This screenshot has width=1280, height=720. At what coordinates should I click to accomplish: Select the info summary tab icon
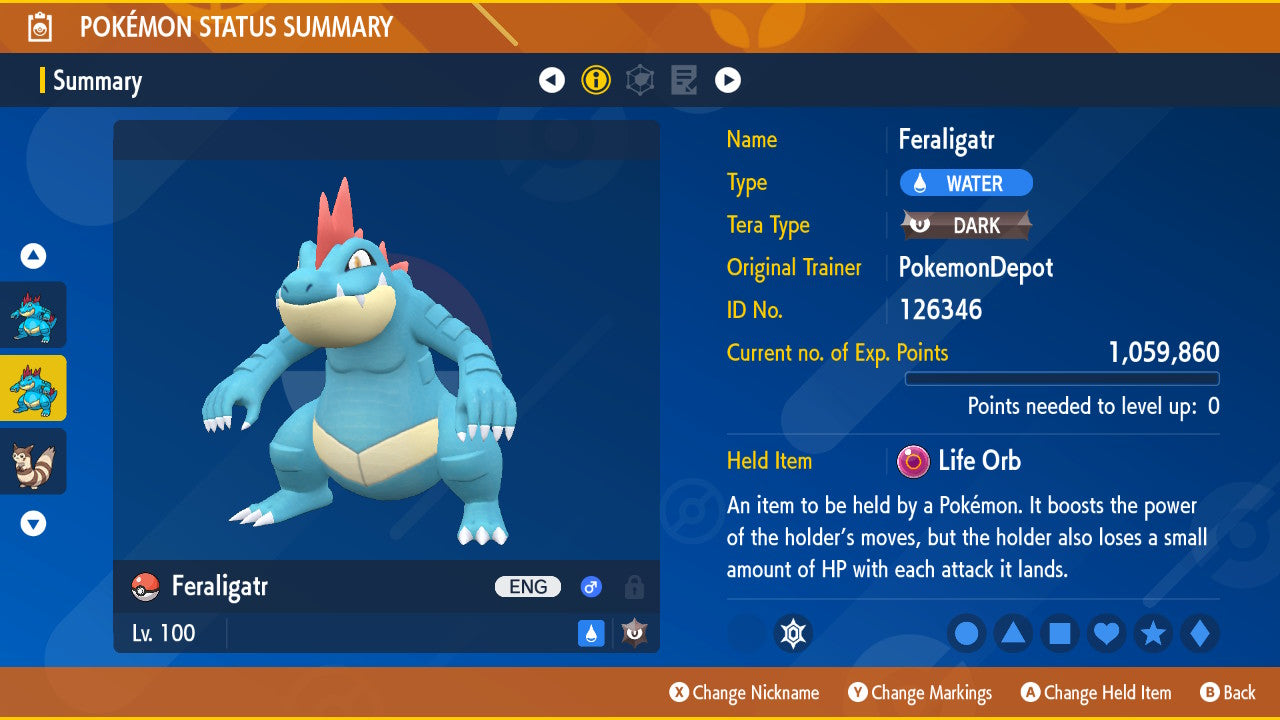tap(596, 80)
